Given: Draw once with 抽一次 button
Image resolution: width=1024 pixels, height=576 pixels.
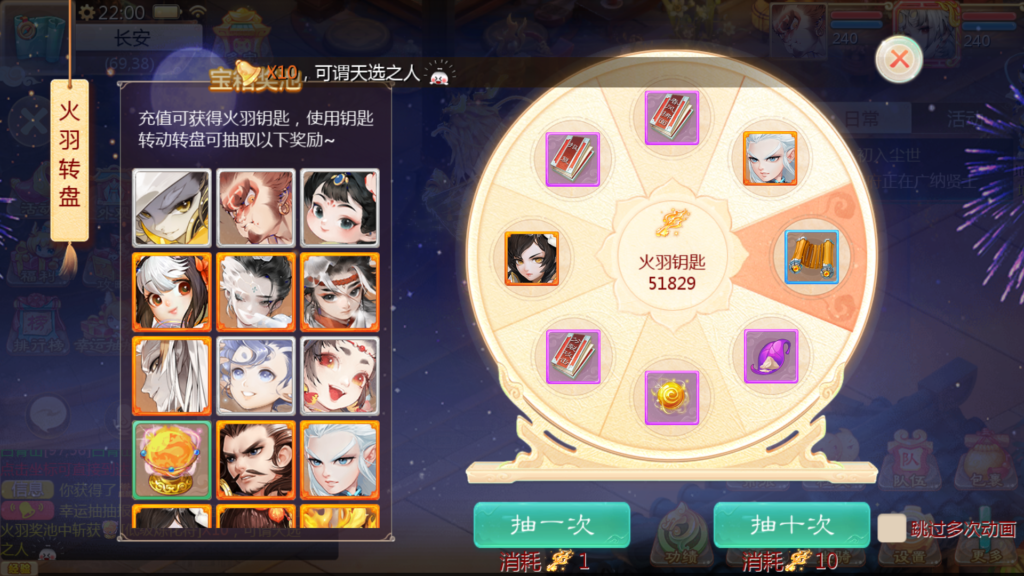Looking at the screenshot, I should pos(551,525).
